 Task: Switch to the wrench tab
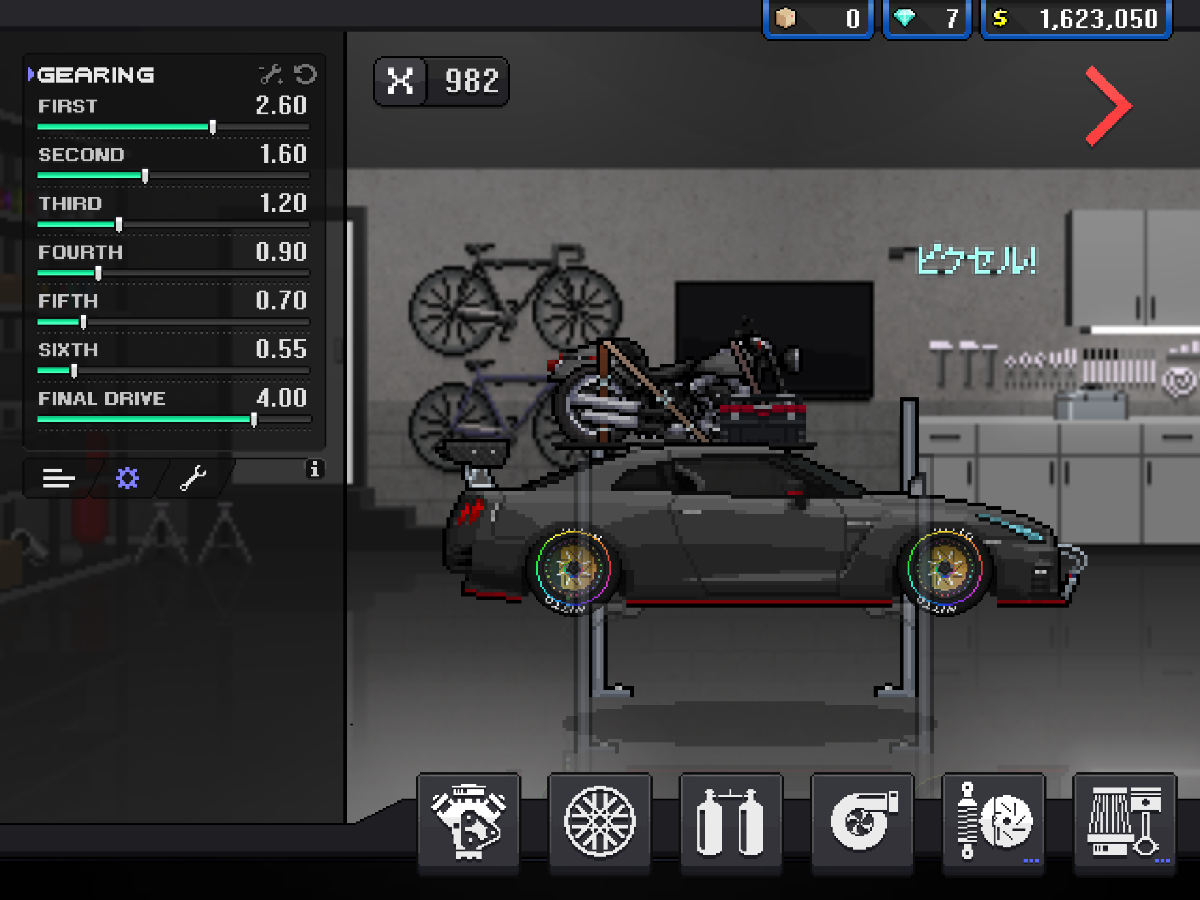[192, 479]
